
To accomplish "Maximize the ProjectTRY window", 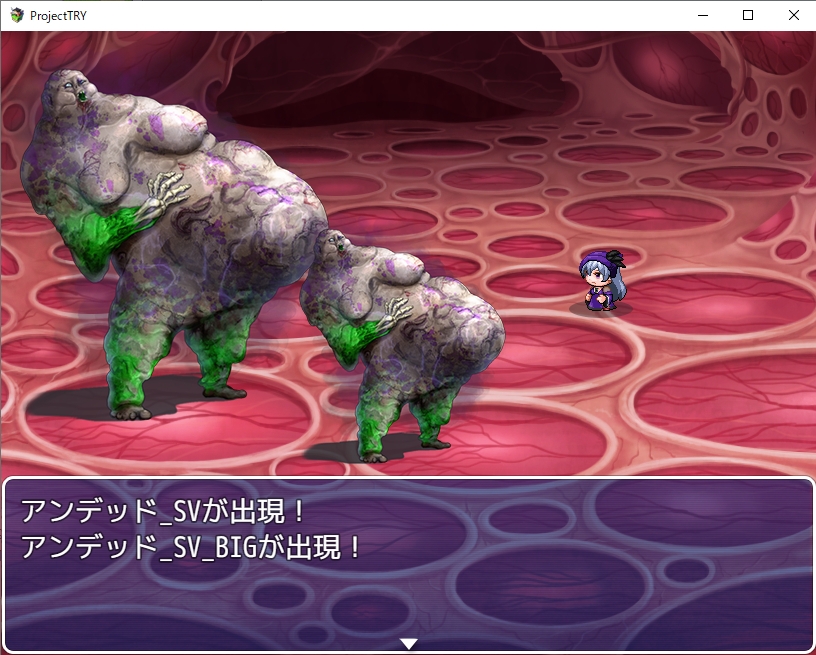I will pyautogui.click(x=747, y=15).
